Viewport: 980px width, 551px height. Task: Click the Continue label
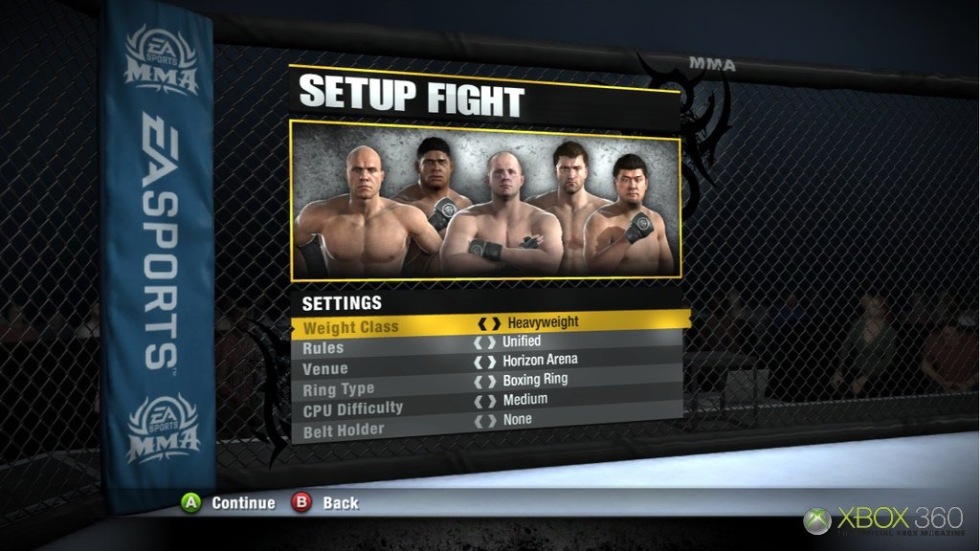point(243,503)
